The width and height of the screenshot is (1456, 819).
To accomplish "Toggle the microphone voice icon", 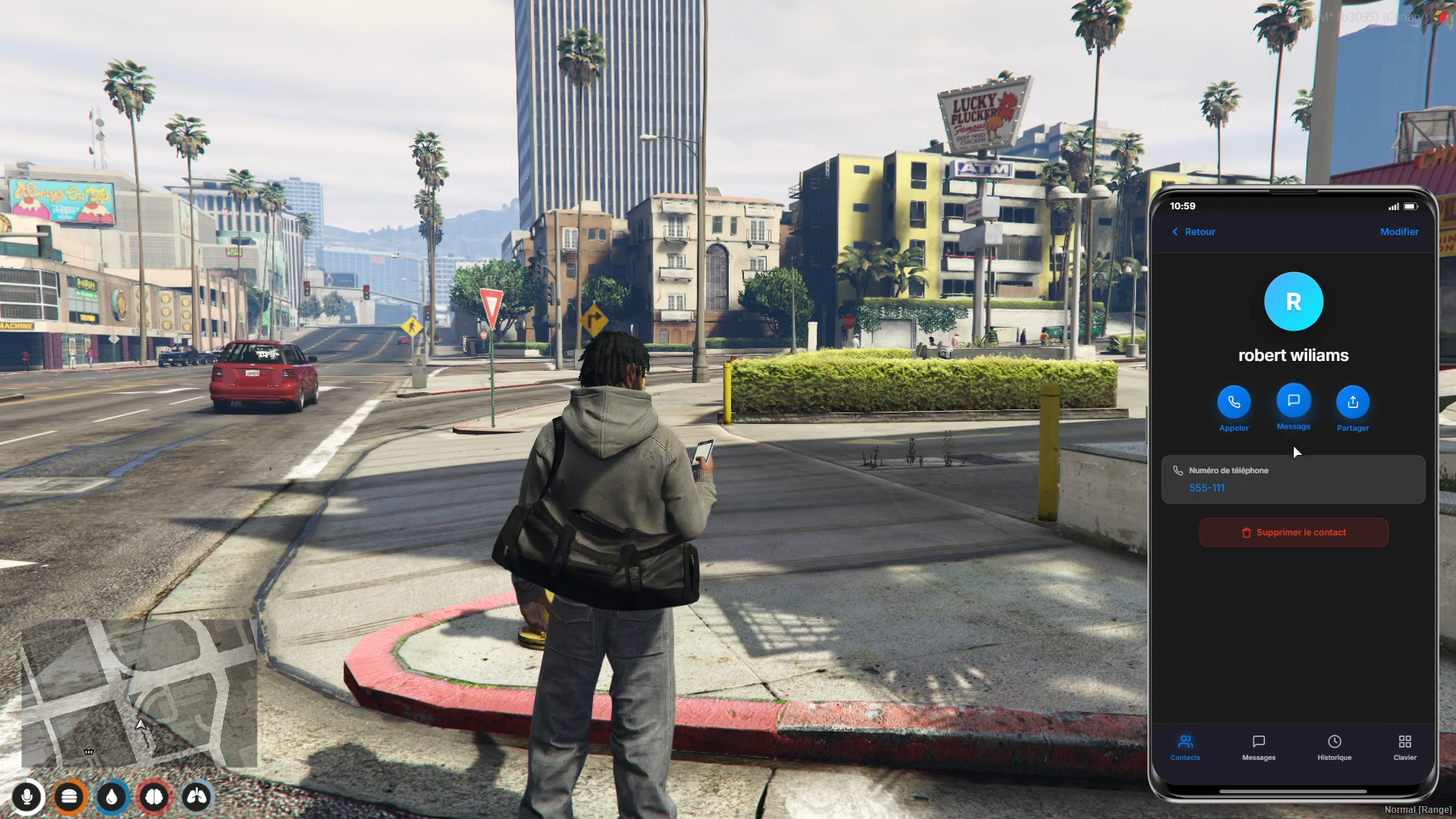I will point(27,797).
